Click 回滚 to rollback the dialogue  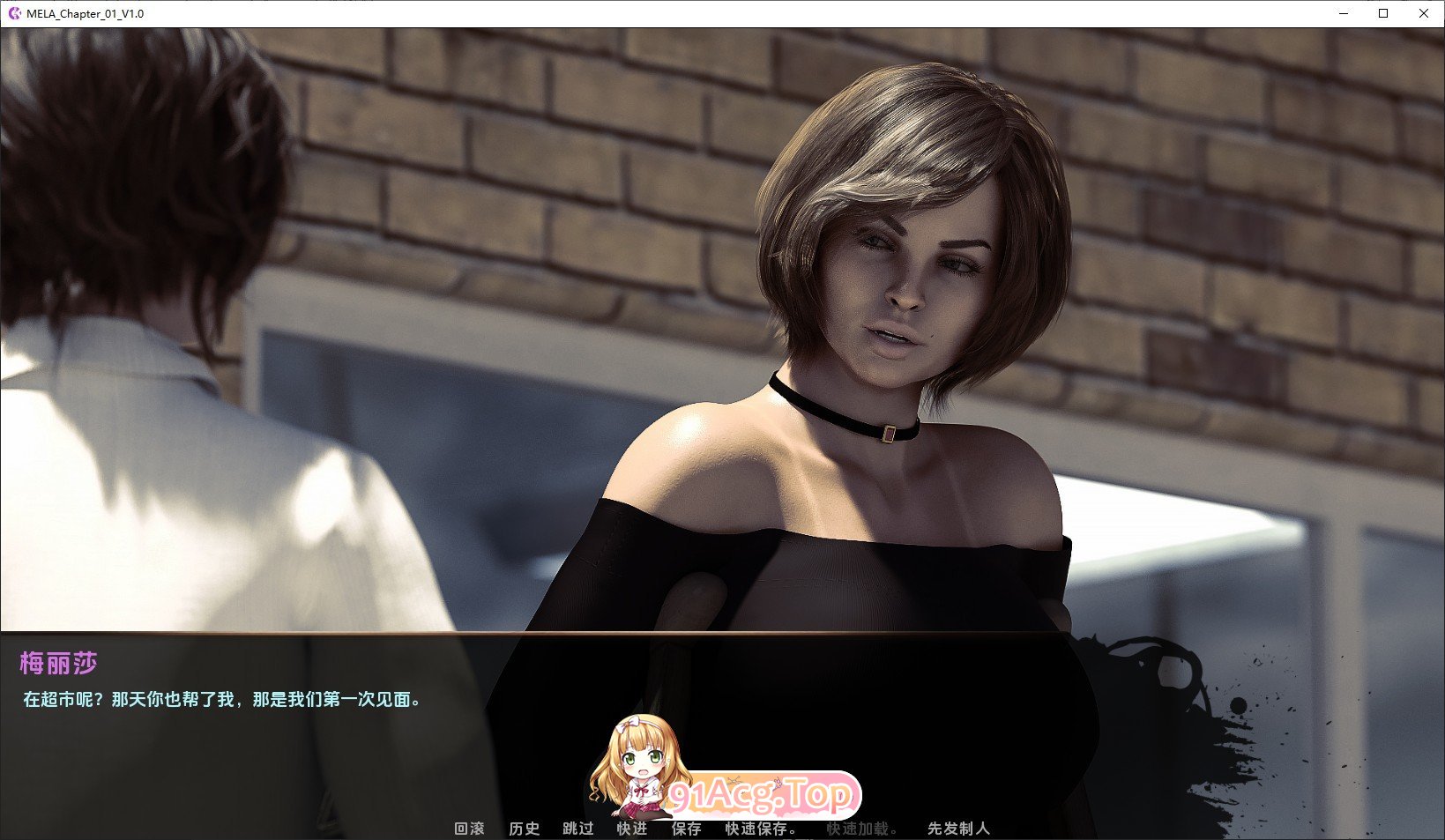point(468,829)
